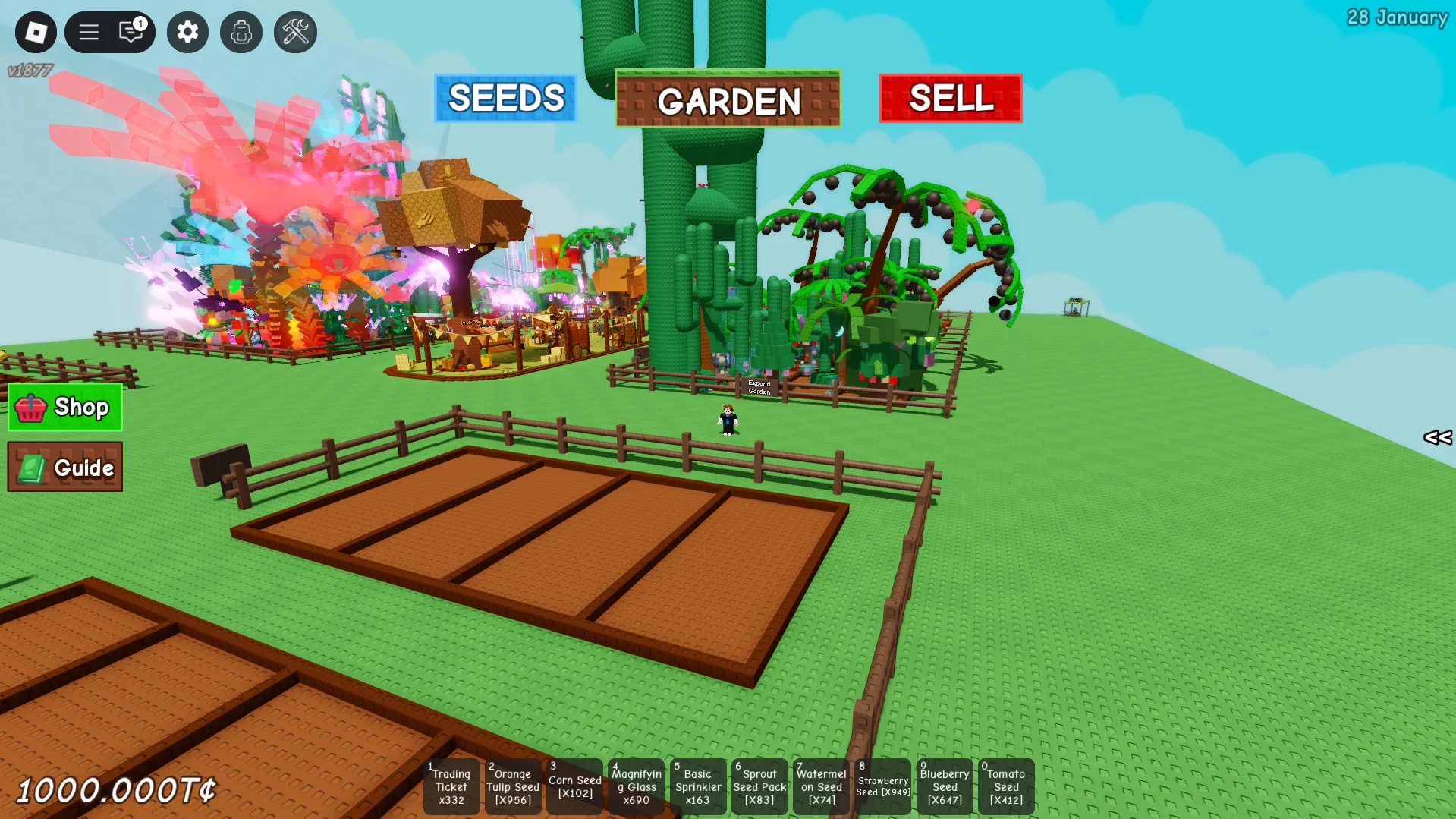Equip the Sprout Seed Pack item

[759, 786]
